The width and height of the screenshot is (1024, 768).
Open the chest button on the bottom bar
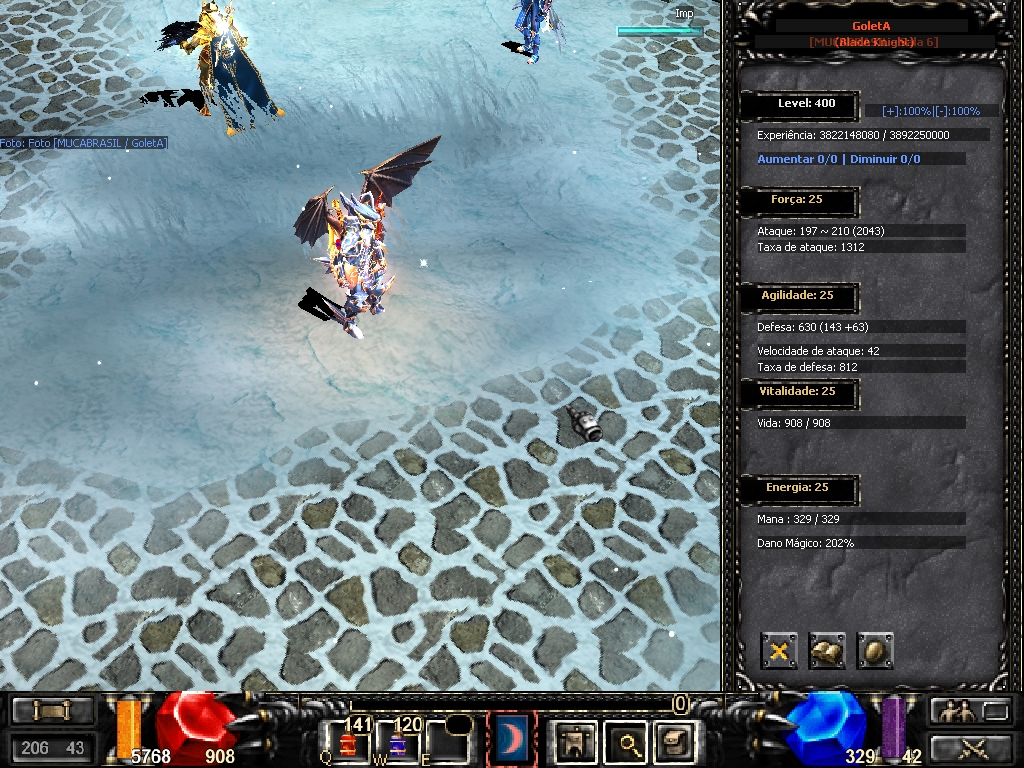[672, 742]
